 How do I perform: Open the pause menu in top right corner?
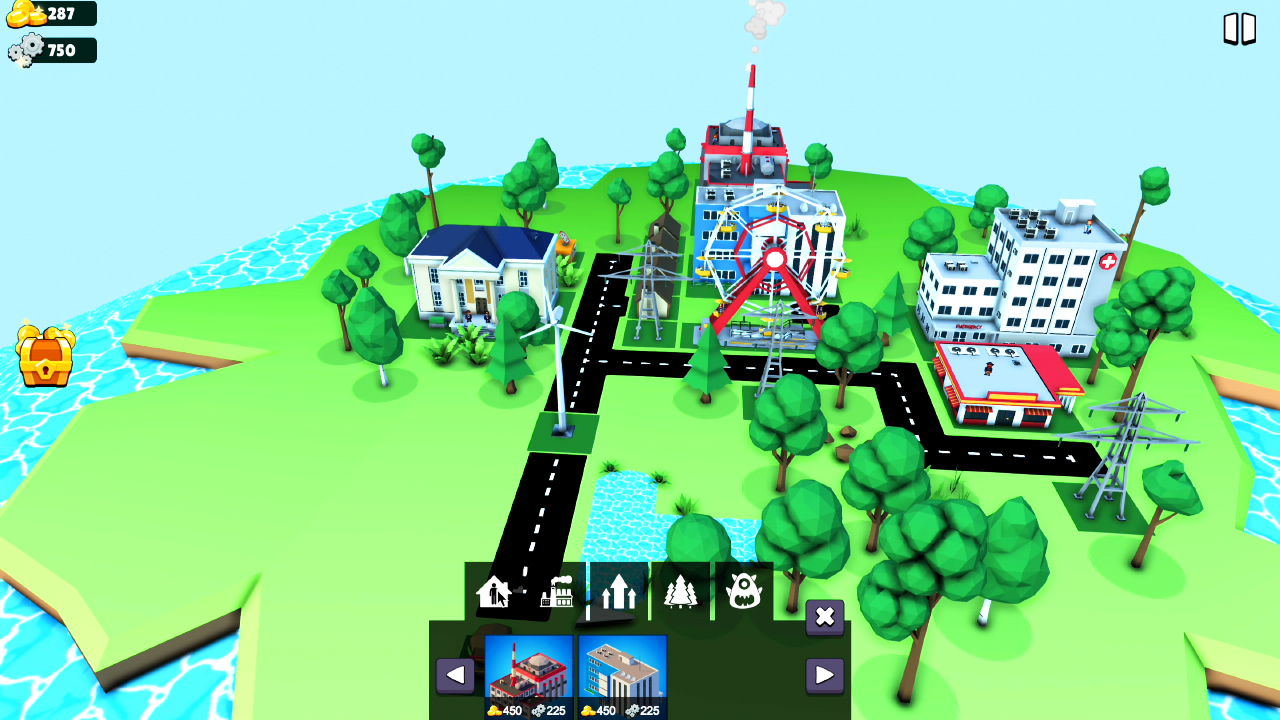[x=1242, y=29]
